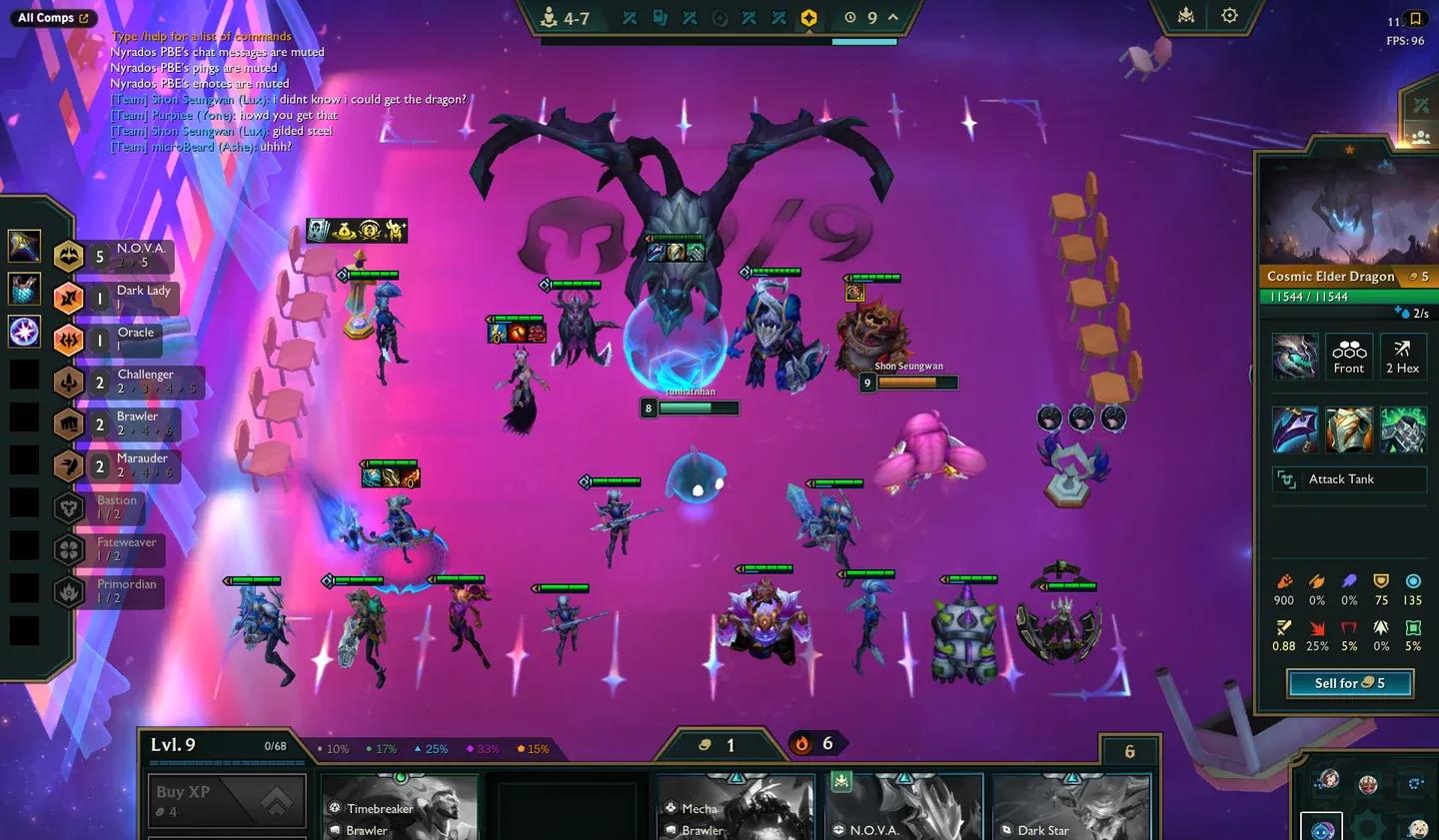Image resolution: width=1439 pixels, height=840 pixels.
Task: Open All Comps in top left
Action: (52, 17)
